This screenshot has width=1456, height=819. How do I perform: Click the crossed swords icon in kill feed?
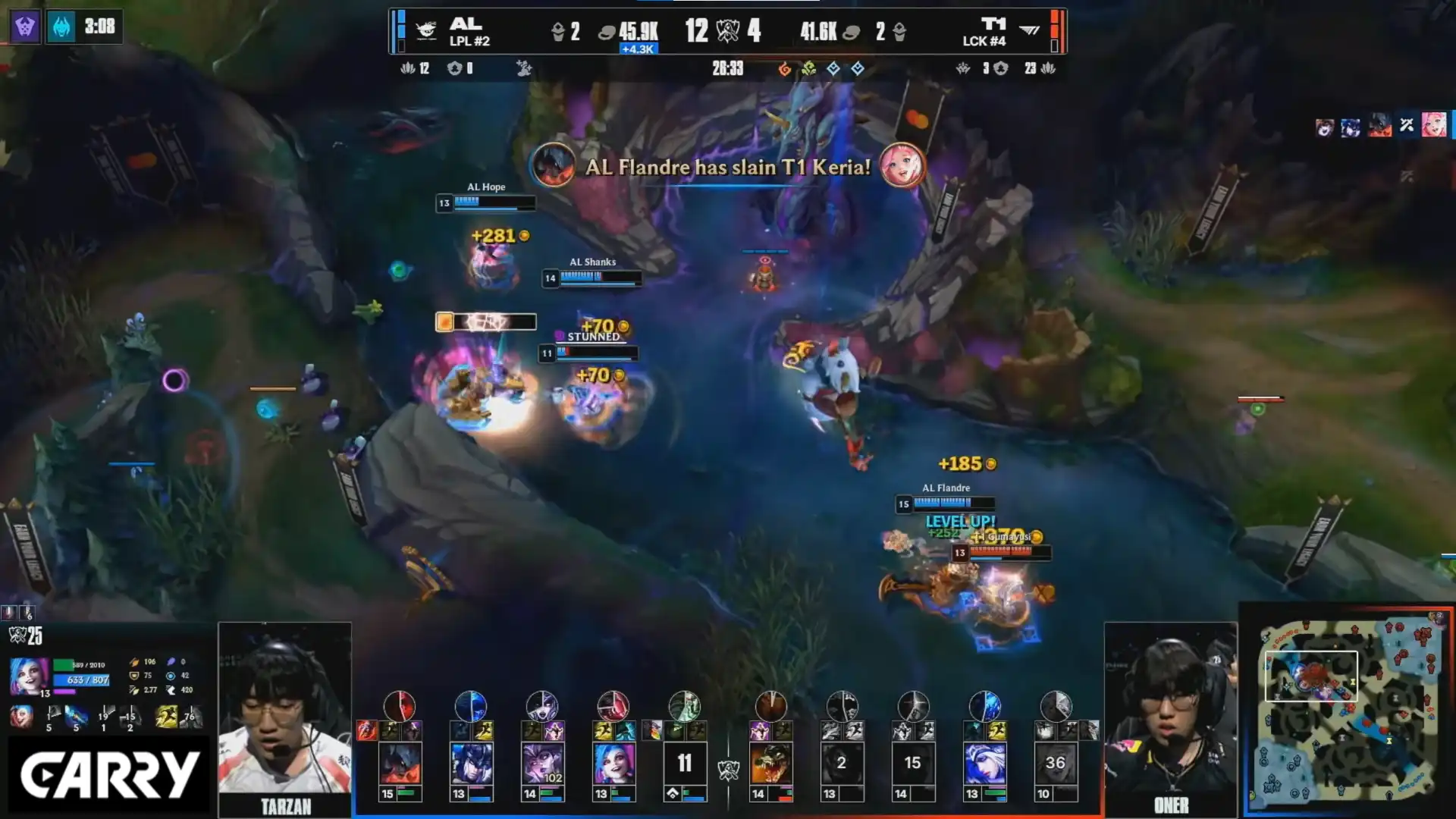[1407, 125]
